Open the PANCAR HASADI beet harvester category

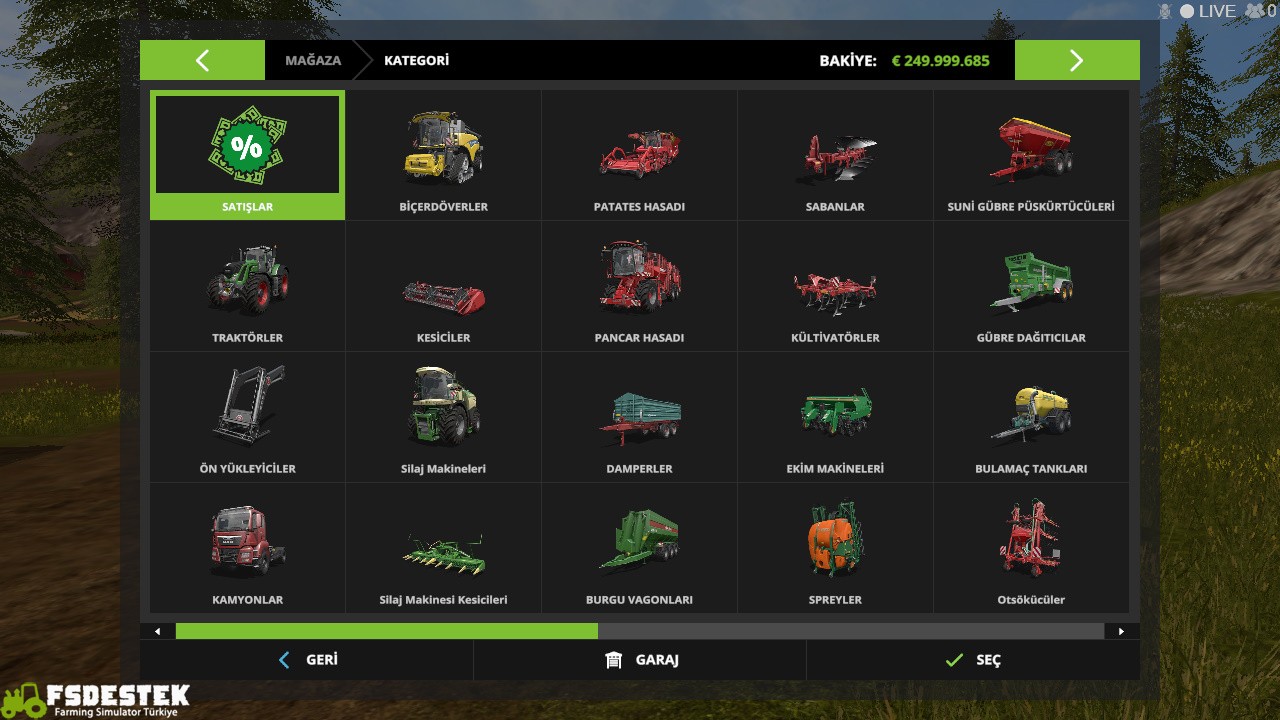click(x=639, y=282)
